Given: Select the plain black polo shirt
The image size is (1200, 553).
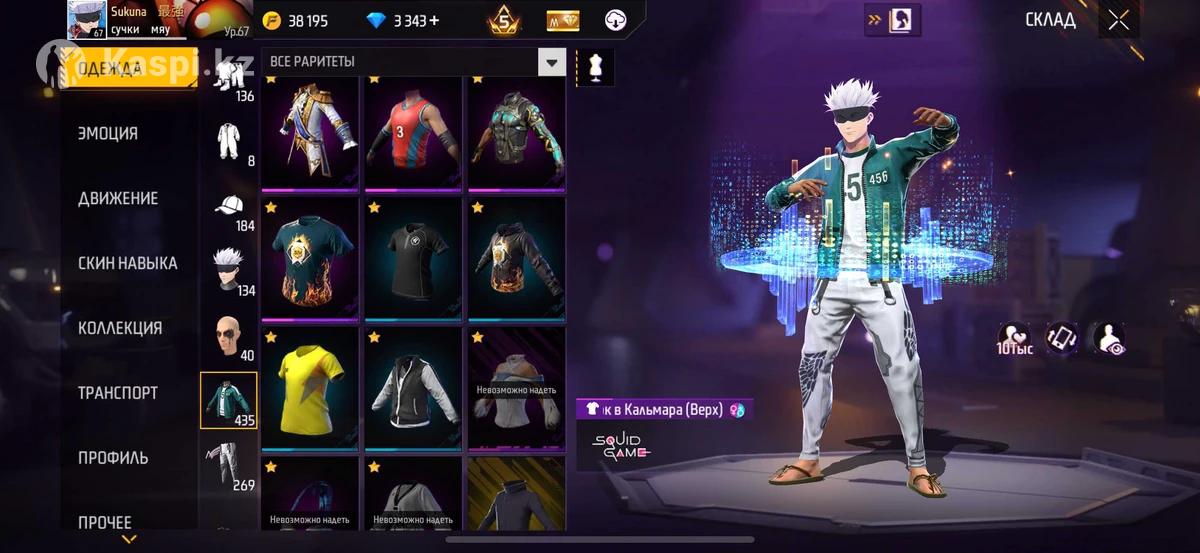Looking at the screenshot, I should pyautogui.click(x=413, y=258).
